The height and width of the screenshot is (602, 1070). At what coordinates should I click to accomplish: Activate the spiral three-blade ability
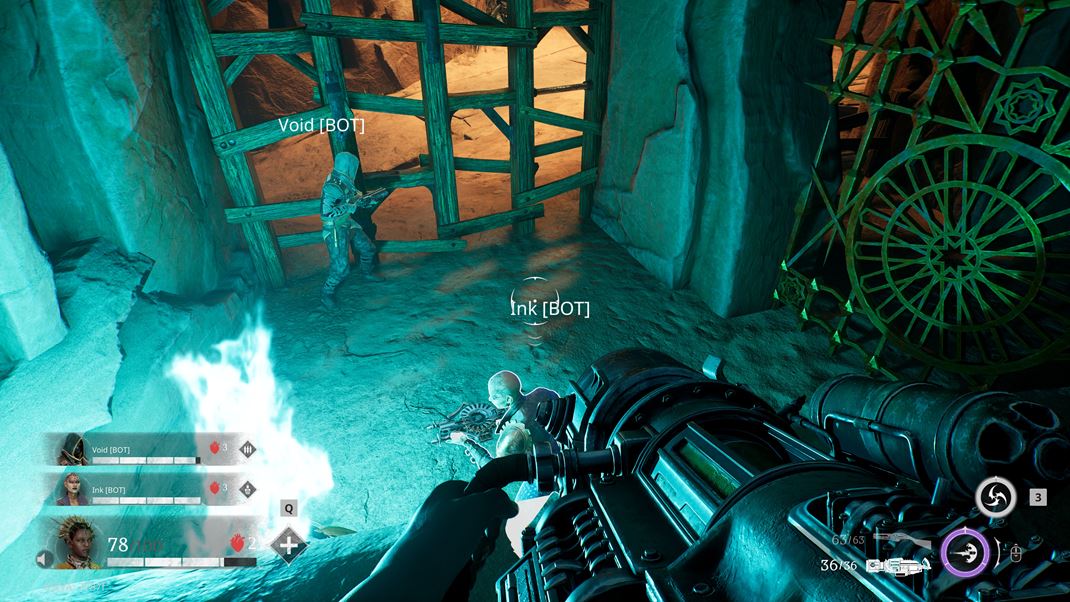tap(995, 497)
